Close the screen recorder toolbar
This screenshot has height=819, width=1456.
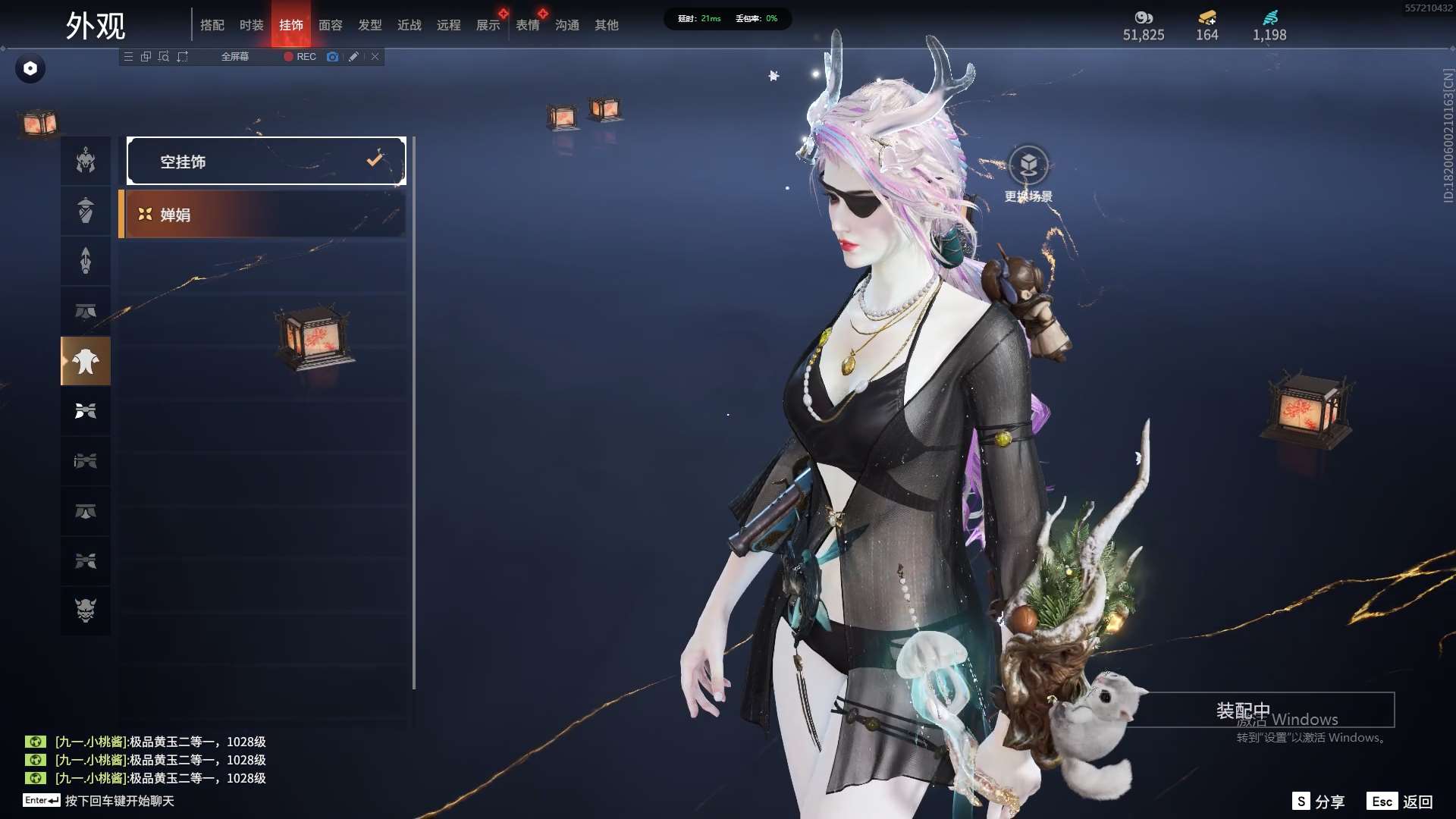pyautogui.click(x=375, y=57)
